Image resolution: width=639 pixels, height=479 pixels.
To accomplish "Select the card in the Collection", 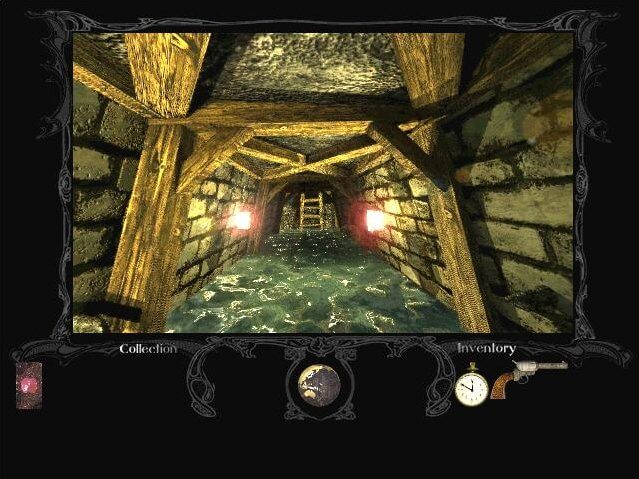I will tap(30, 385).
